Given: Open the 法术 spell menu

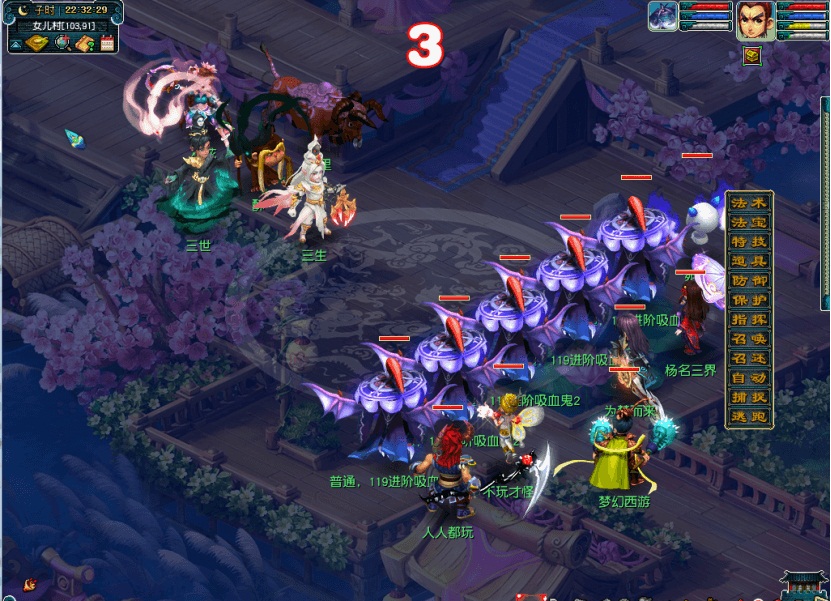Looking at the screenshot, I should click(x=751, y=204).
